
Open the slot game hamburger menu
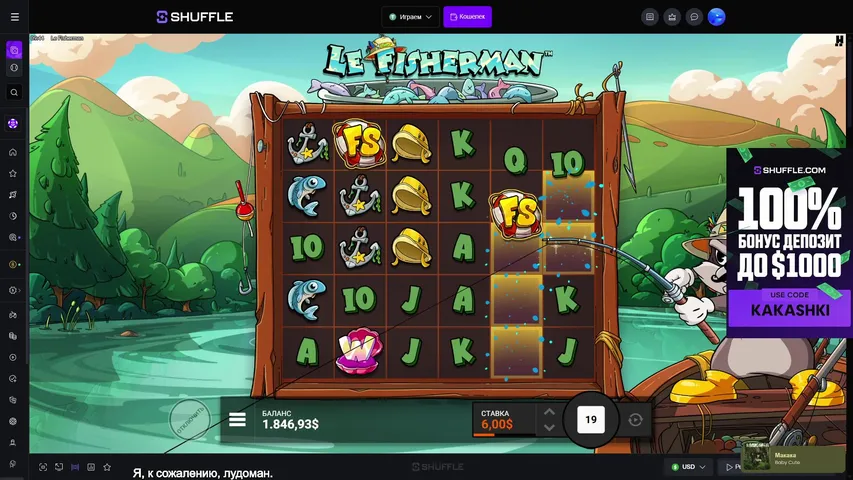tap(237, 420)
